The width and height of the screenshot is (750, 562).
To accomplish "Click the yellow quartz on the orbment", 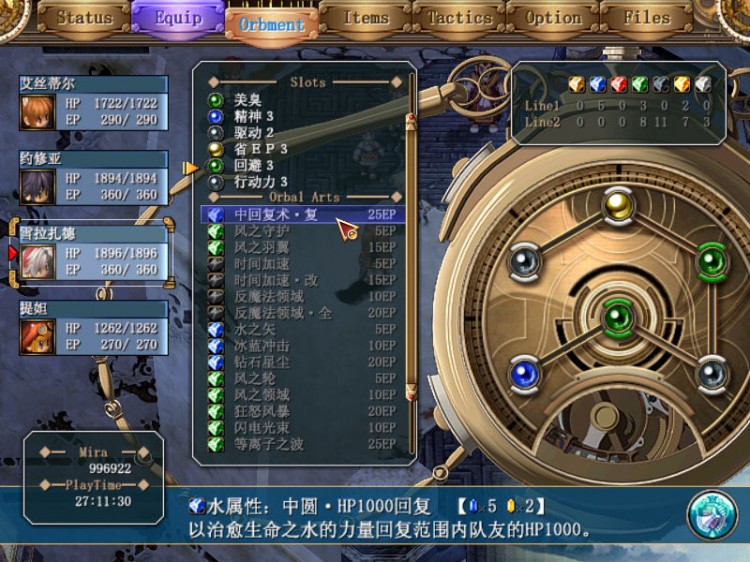I will (x=618, y=204).
